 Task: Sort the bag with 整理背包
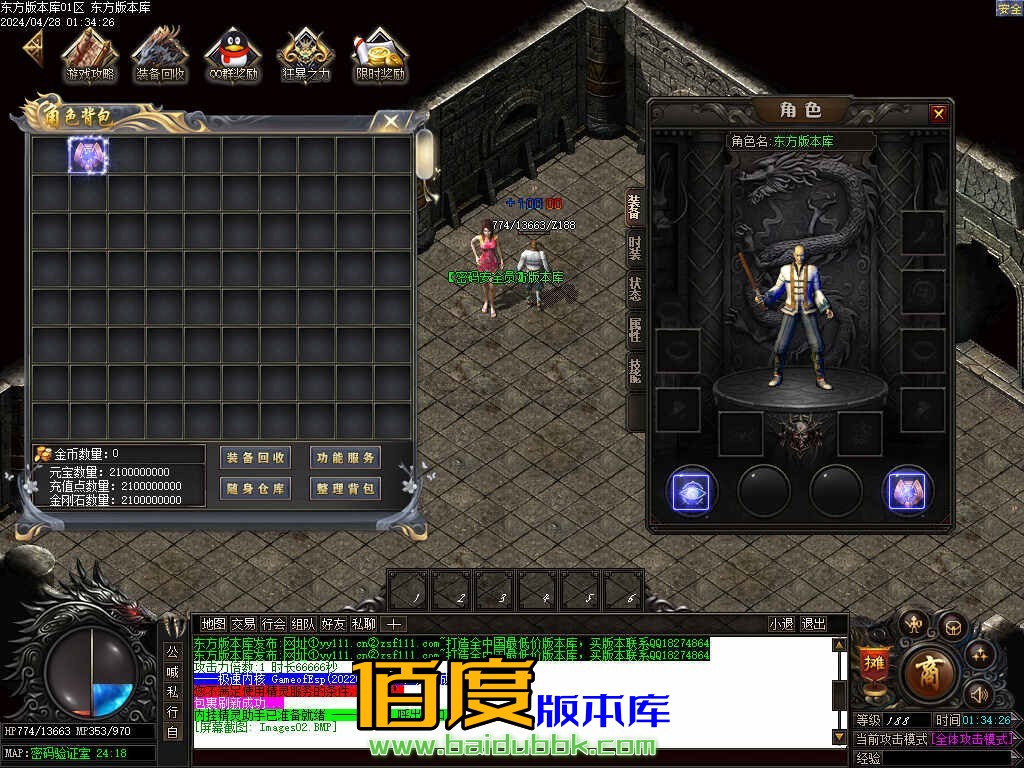coord(345,489)
